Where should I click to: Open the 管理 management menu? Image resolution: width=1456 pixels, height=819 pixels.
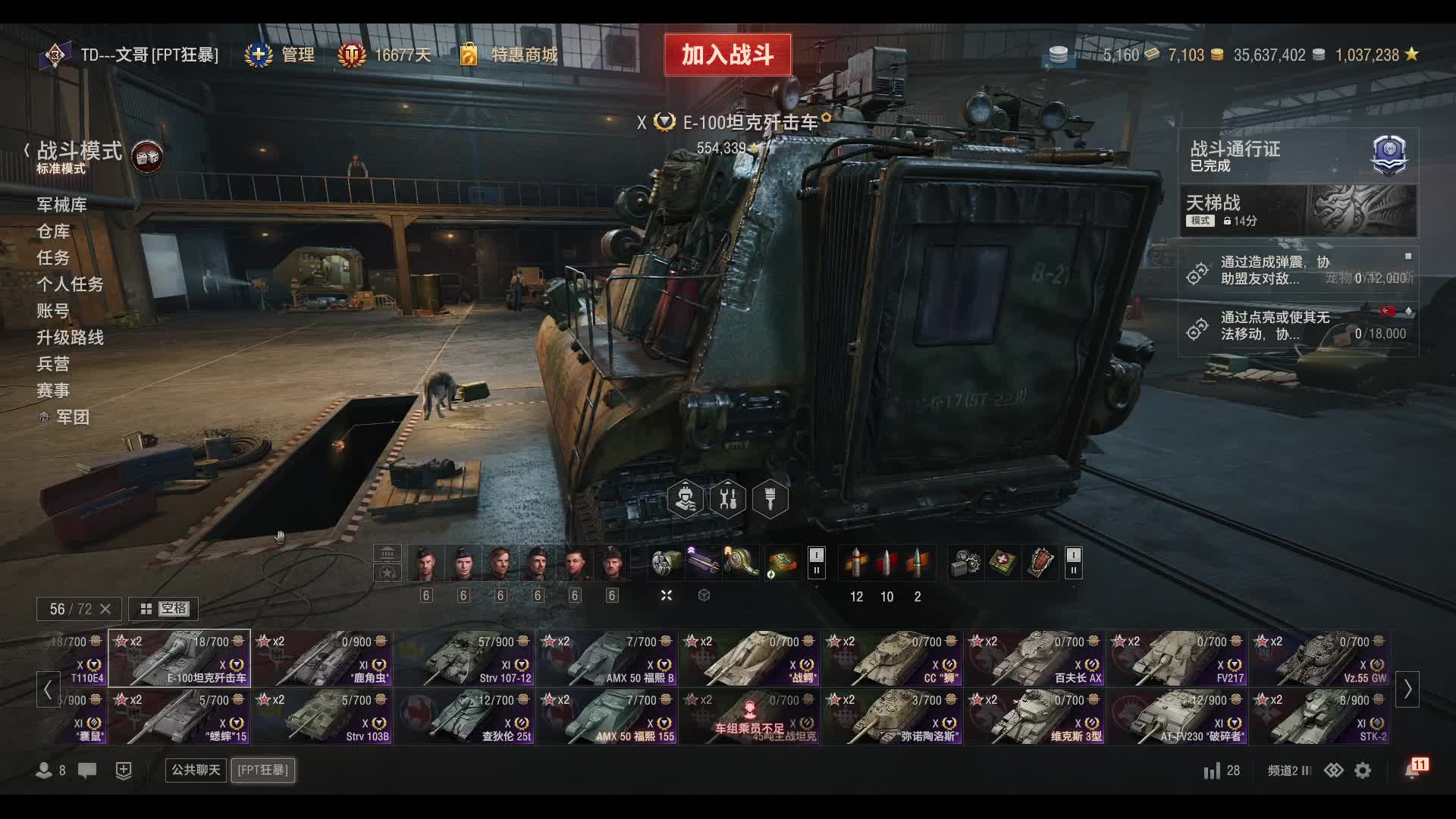[281, 55]
